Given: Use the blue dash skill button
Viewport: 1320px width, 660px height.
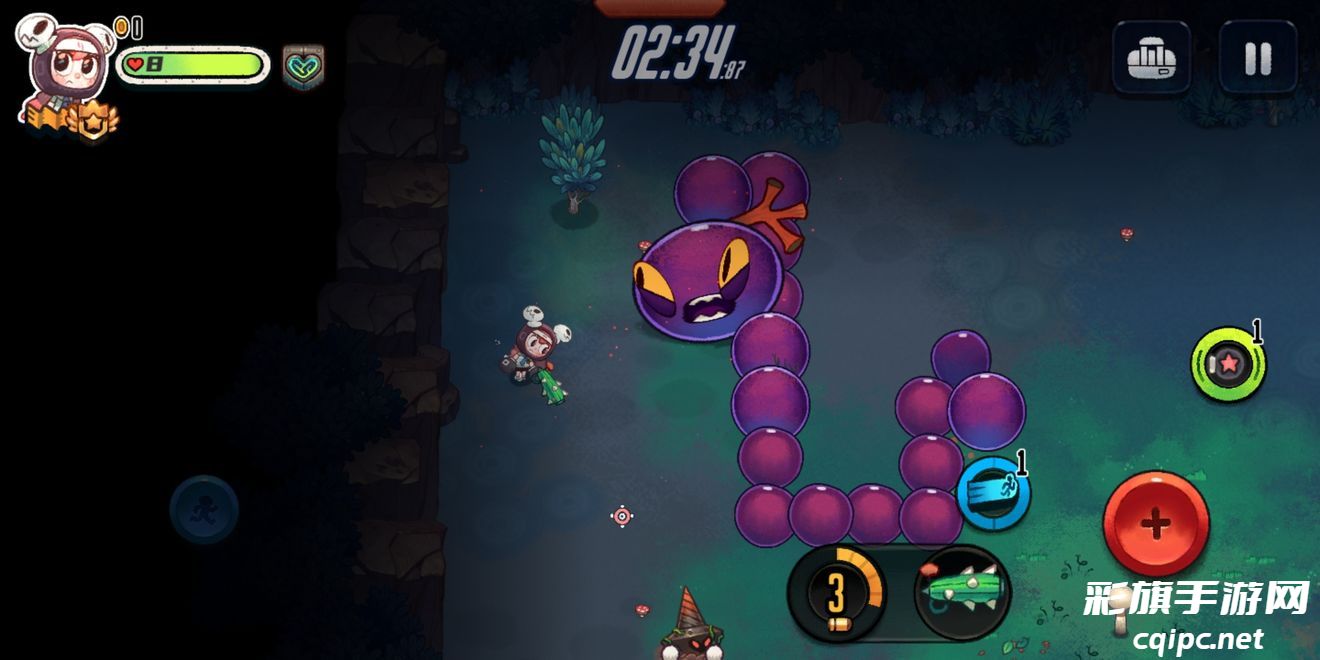Looking at the screenshot, I should tap(993, 492).
